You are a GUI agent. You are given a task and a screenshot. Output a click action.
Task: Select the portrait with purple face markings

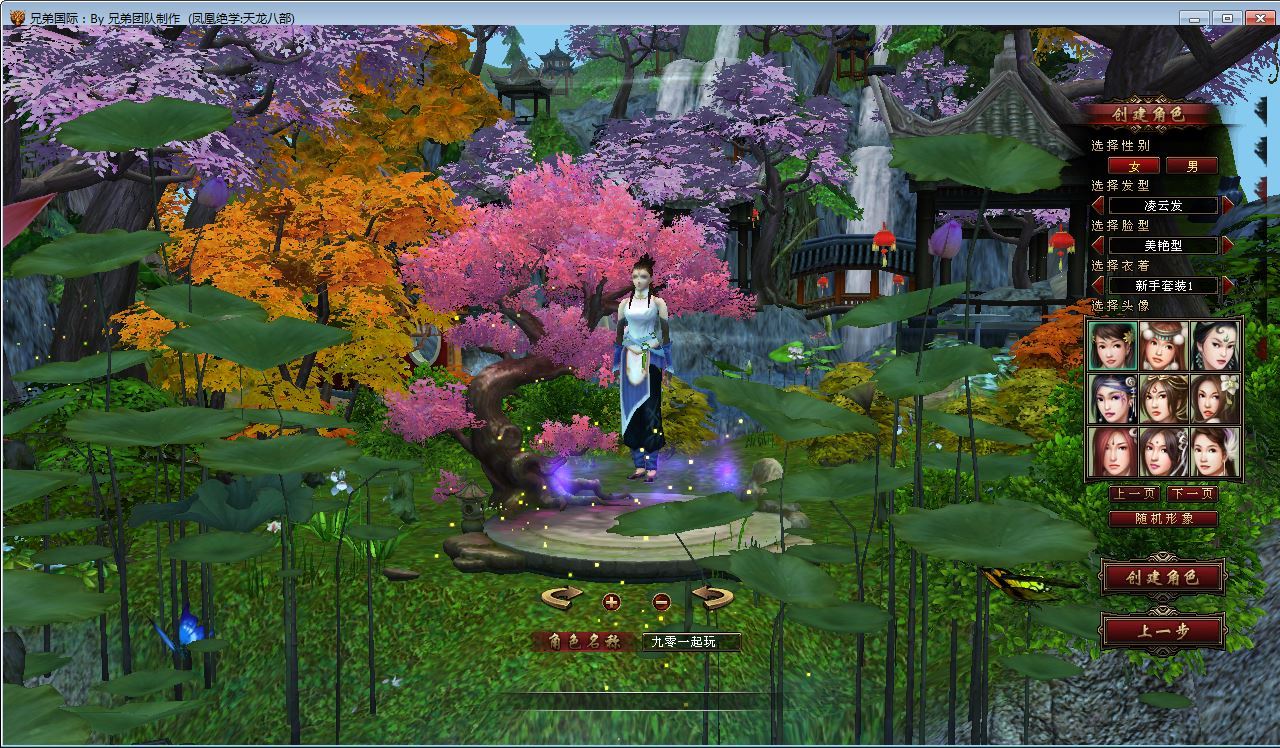point(1113,399)
